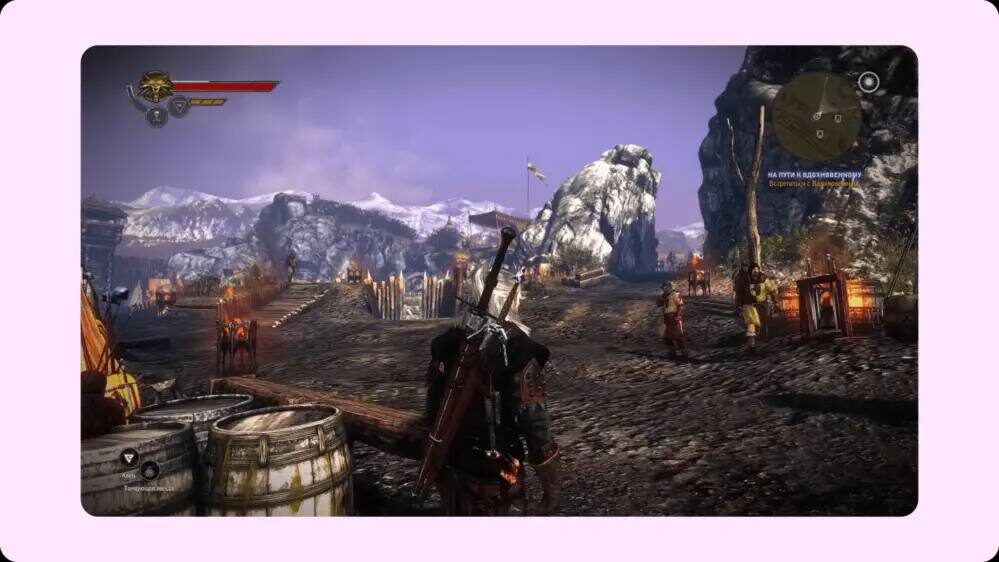Choose the dancing star bomb quick slot
This screenshot has width=999, height=562.
pyautogui.click(x=150, y=470)
